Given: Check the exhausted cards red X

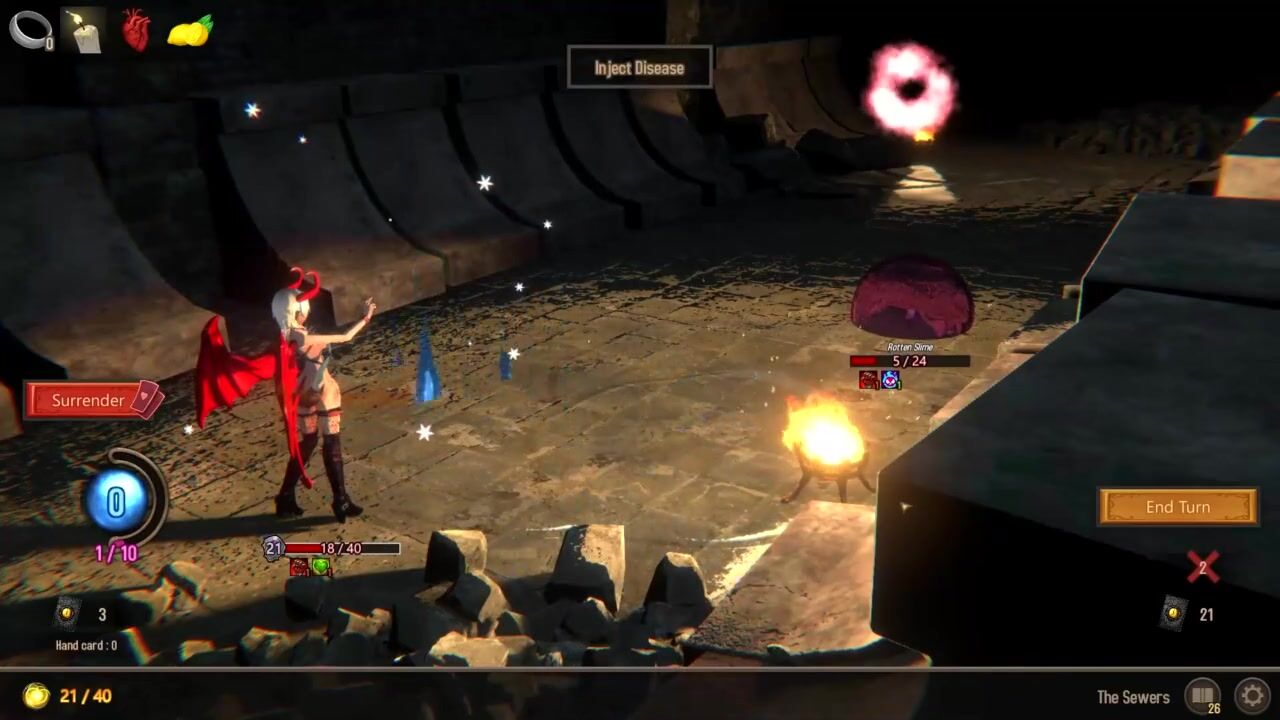Looking at the screenshot, I should [x=1202, y=567].
